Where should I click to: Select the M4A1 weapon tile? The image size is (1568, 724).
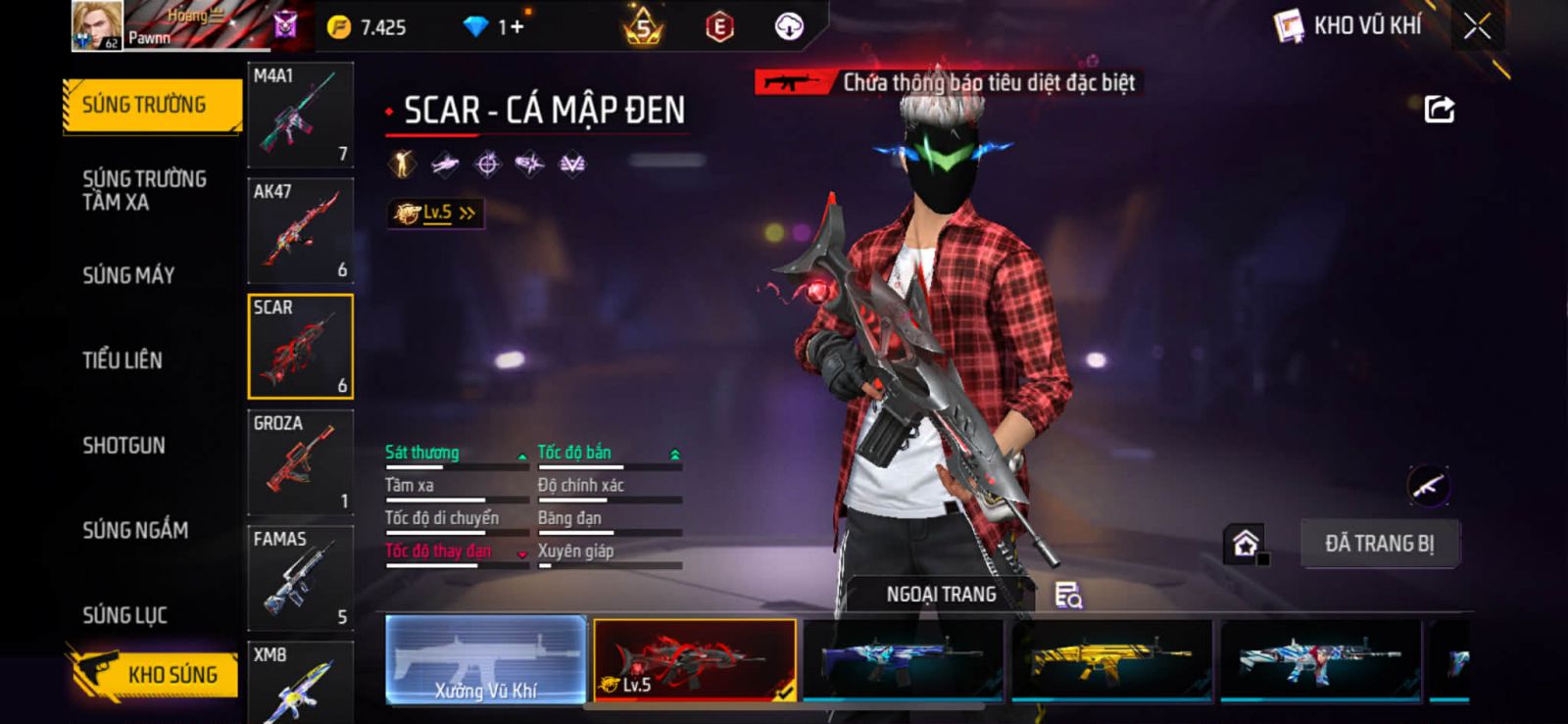[300, 115]
